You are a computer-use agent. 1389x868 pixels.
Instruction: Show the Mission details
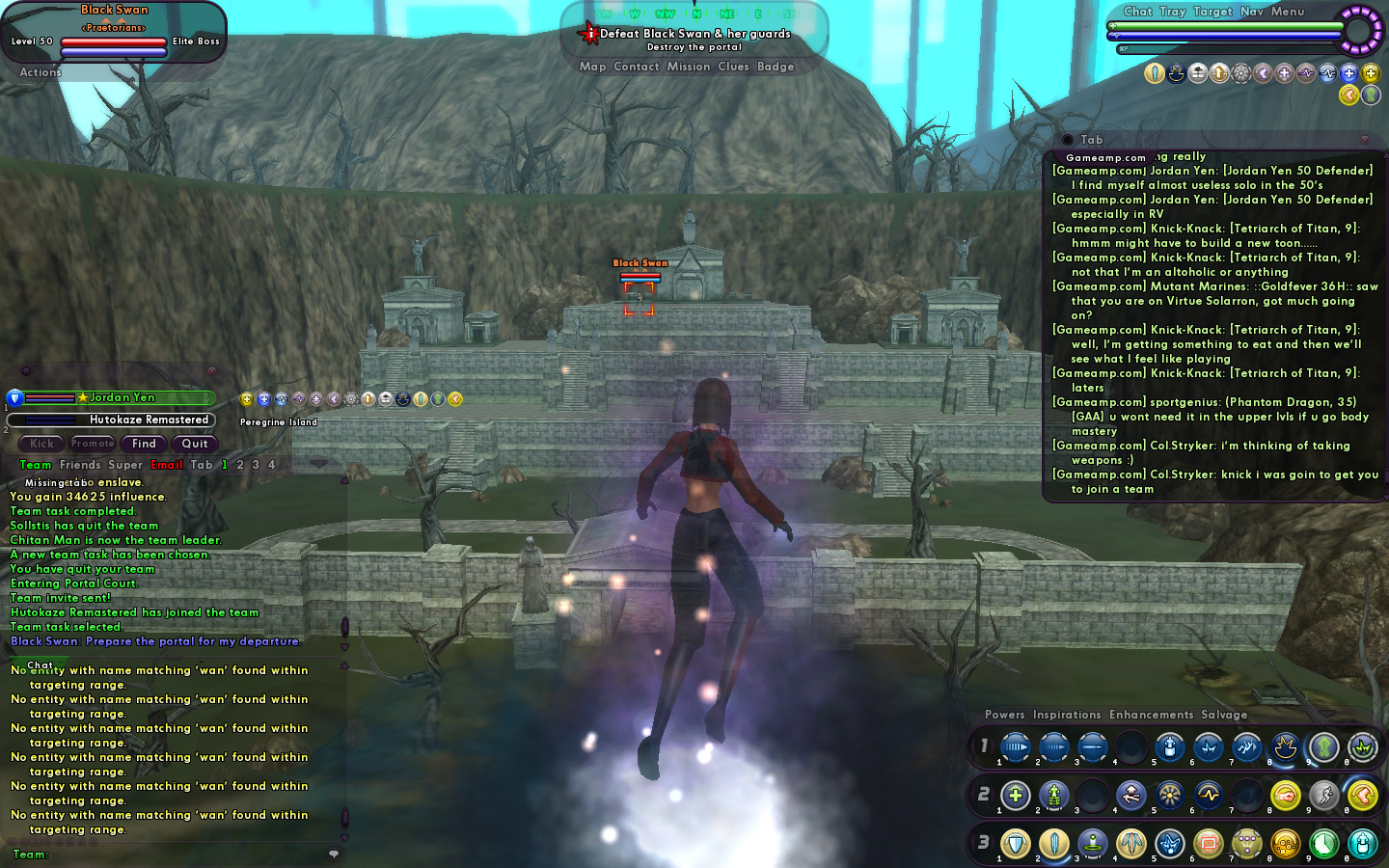click(688, 67)
